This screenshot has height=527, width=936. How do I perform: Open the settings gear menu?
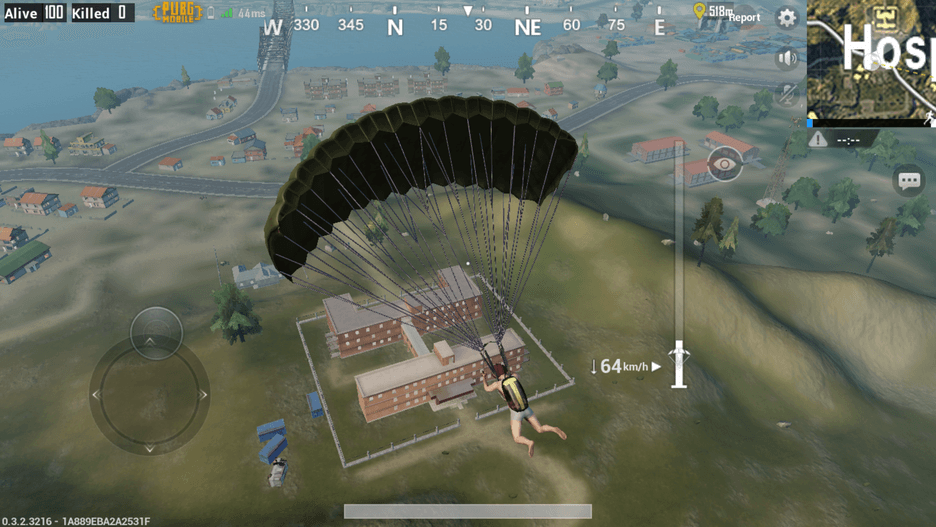(787, 18)
